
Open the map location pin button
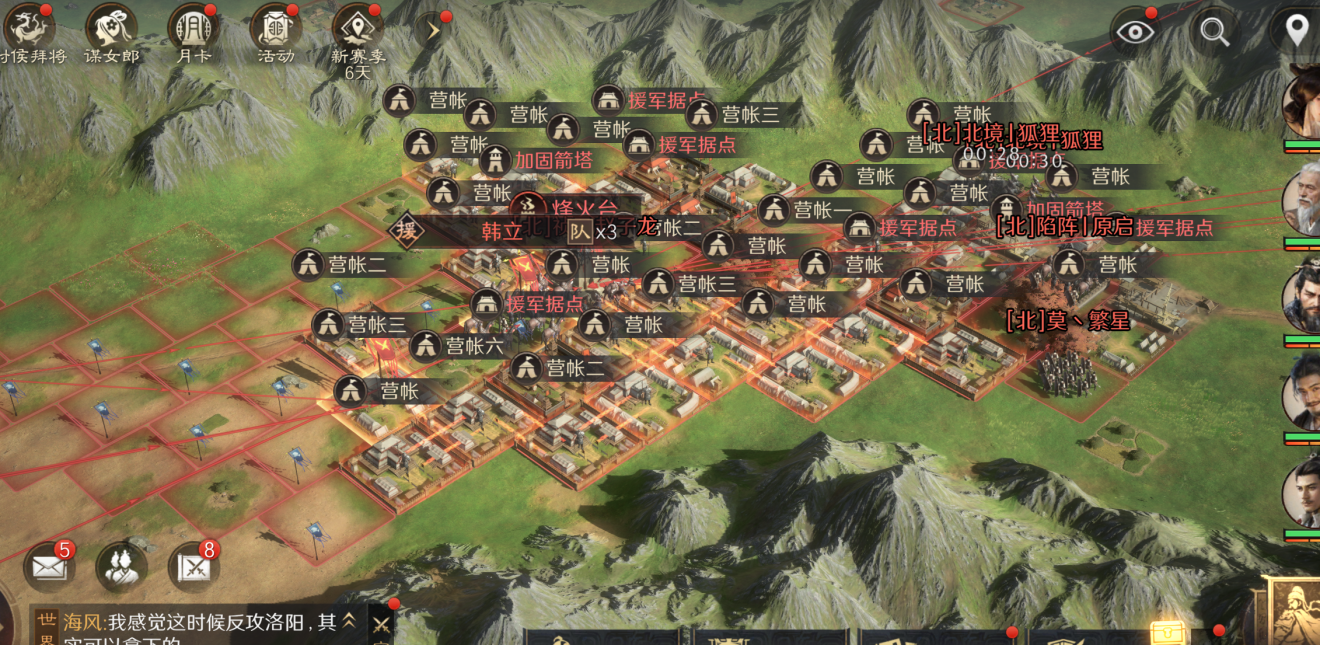(x=1297, y=31)
